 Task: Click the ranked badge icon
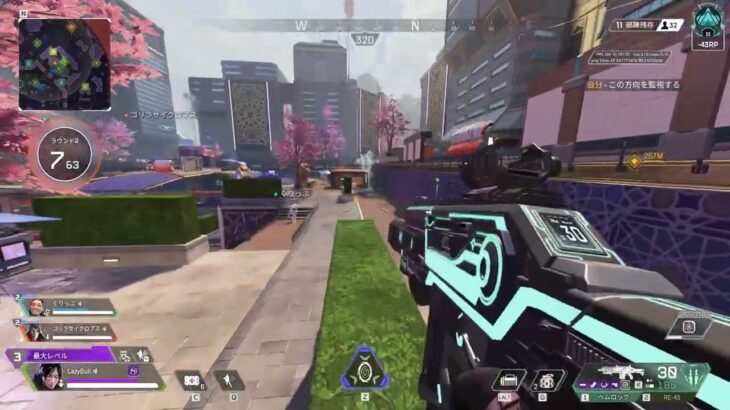click(x=707, y=19)
